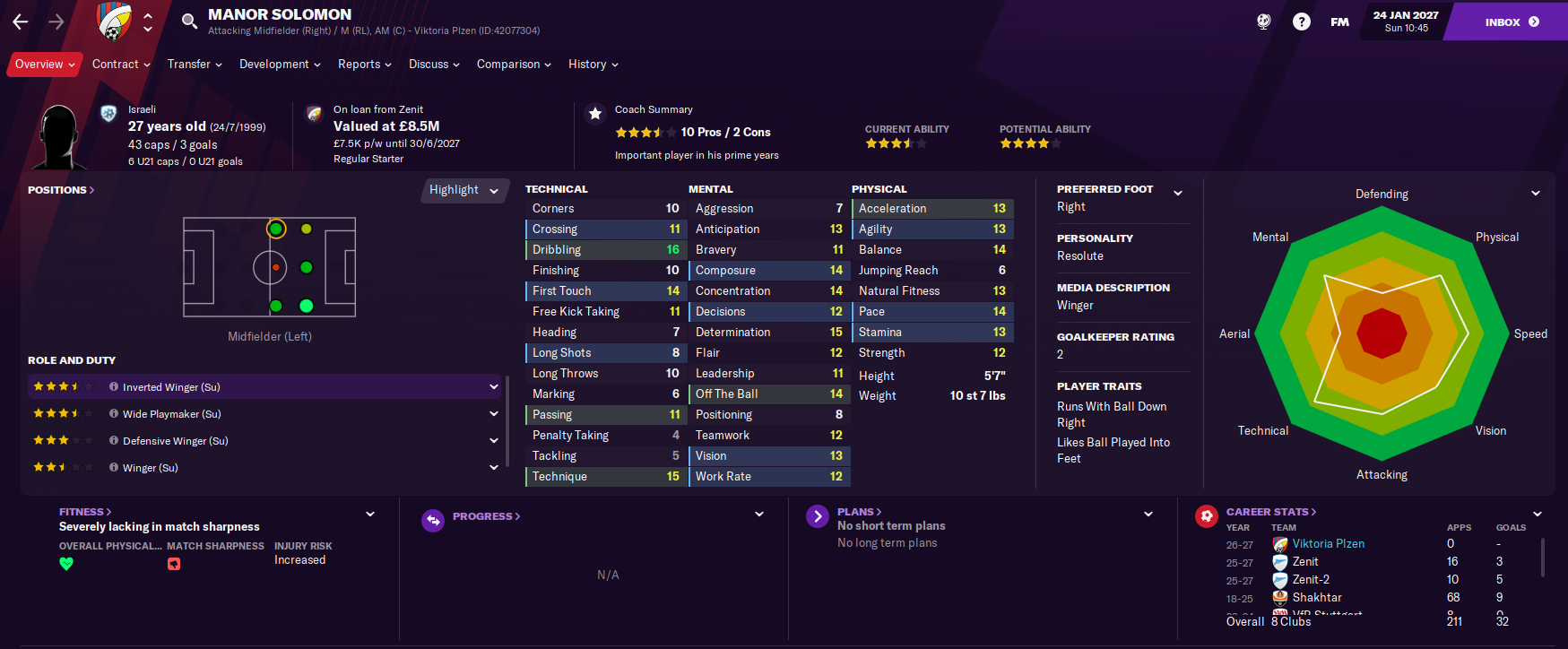Viewport: 1568px width, 649px height.
Task: Open the FM menu
Action: [1339, 22]
